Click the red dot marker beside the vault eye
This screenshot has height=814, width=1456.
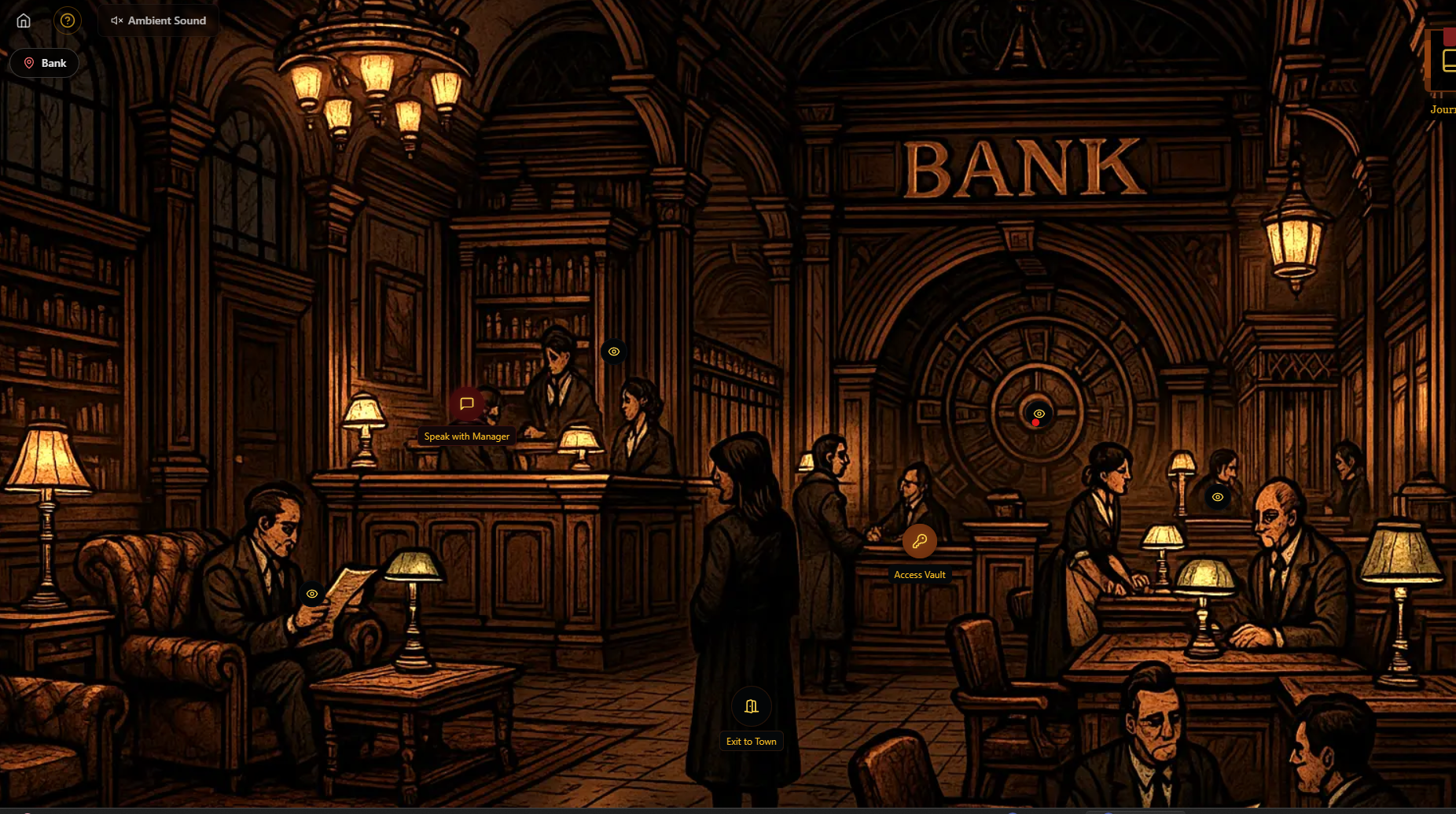1035,422
